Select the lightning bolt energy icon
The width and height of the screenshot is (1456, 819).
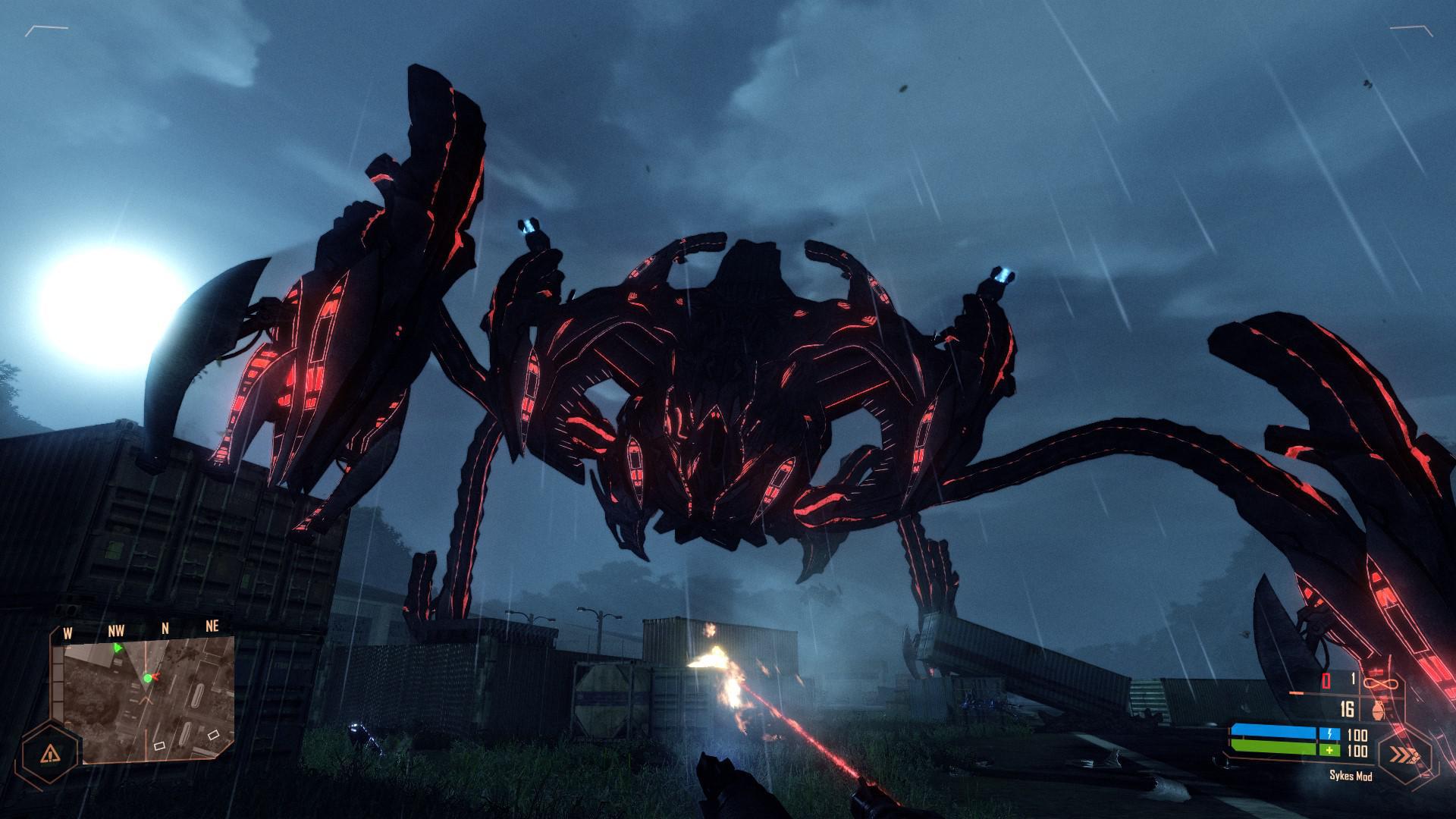coord(1329,733)
